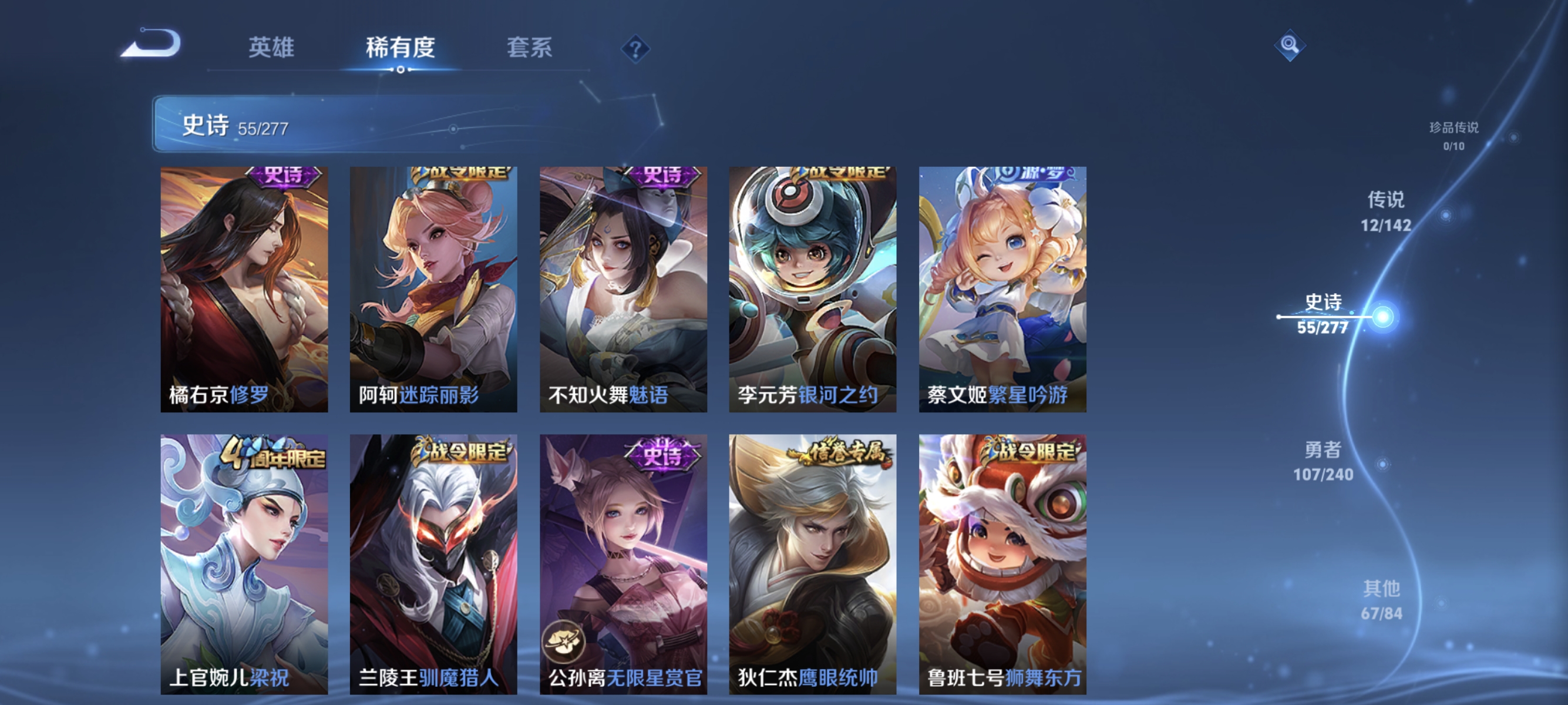Open the search magnifier icon
1568x705 pixels.
click(1291, 45)
